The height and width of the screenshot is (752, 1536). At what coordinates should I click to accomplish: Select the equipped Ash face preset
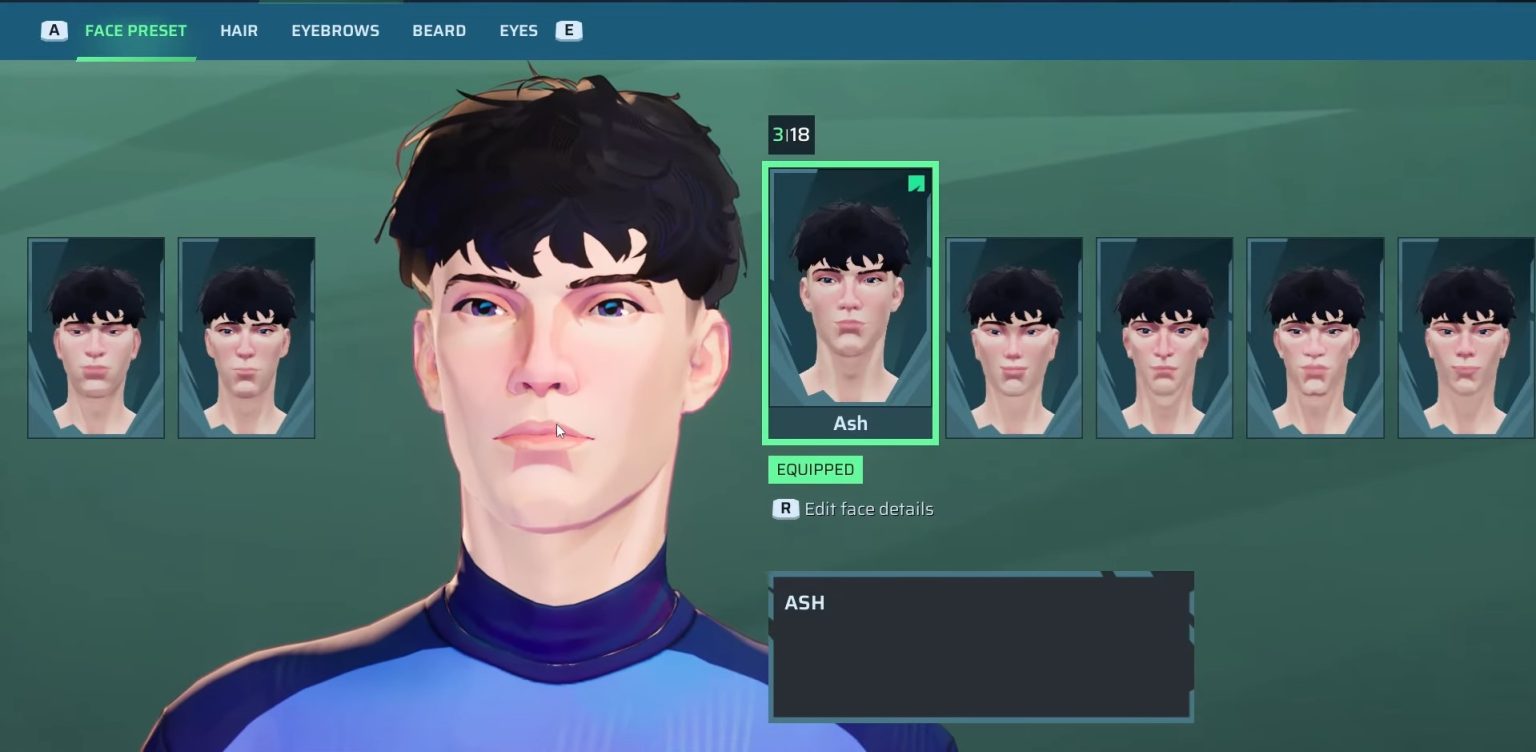[x=850, y=302]
